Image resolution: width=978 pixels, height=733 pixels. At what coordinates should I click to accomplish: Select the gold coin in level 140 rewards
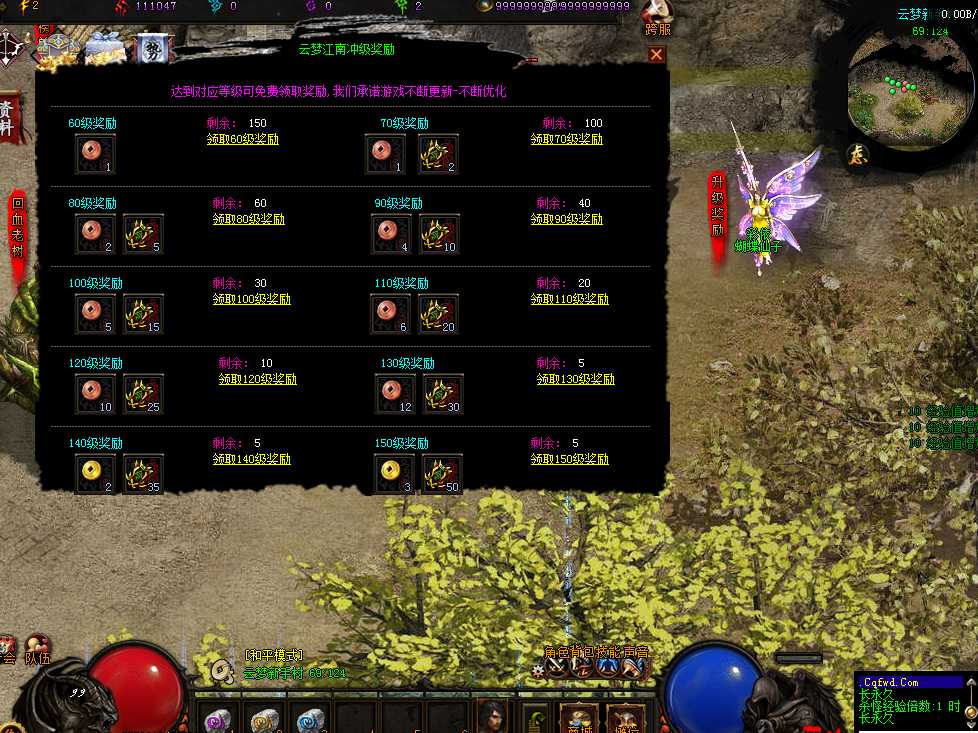(x=95, y=474)
